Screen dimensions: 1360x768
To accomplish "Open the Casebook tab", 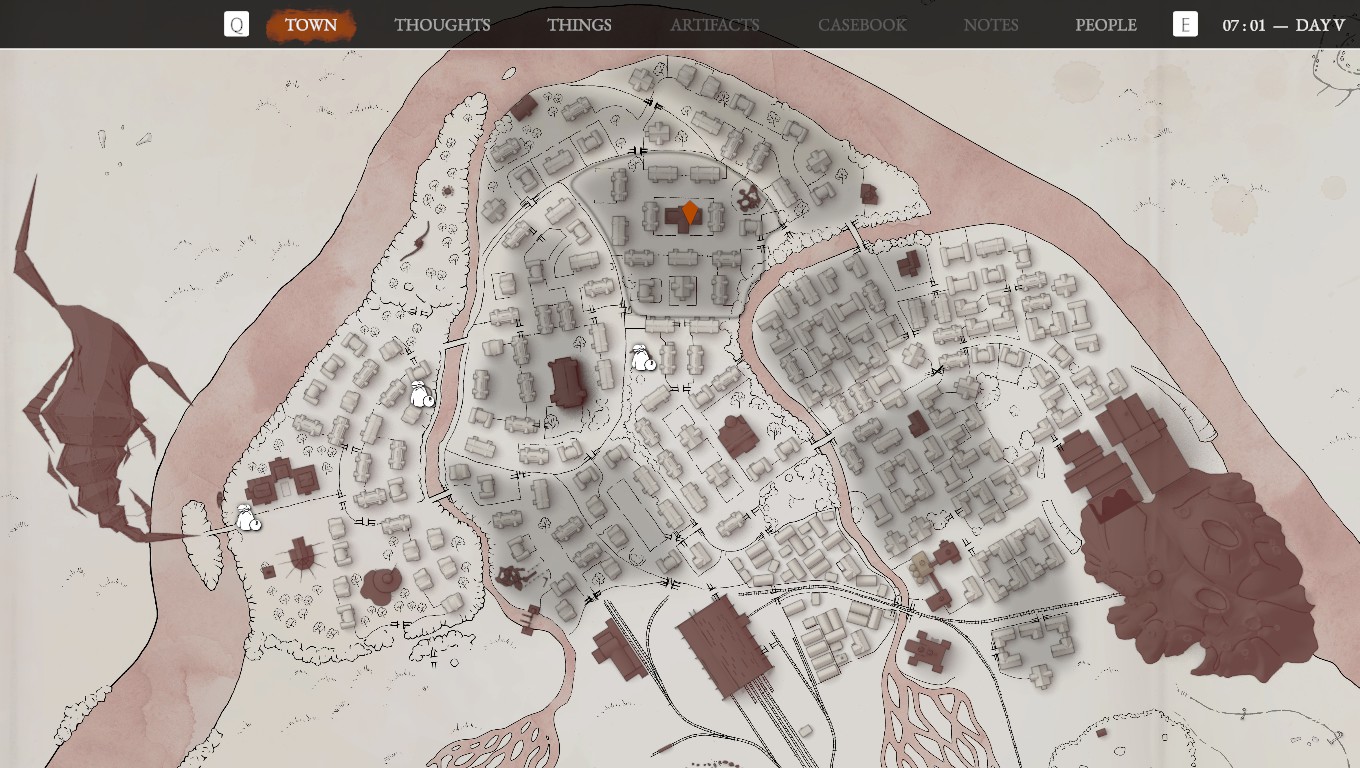I will tap(862, 25).
